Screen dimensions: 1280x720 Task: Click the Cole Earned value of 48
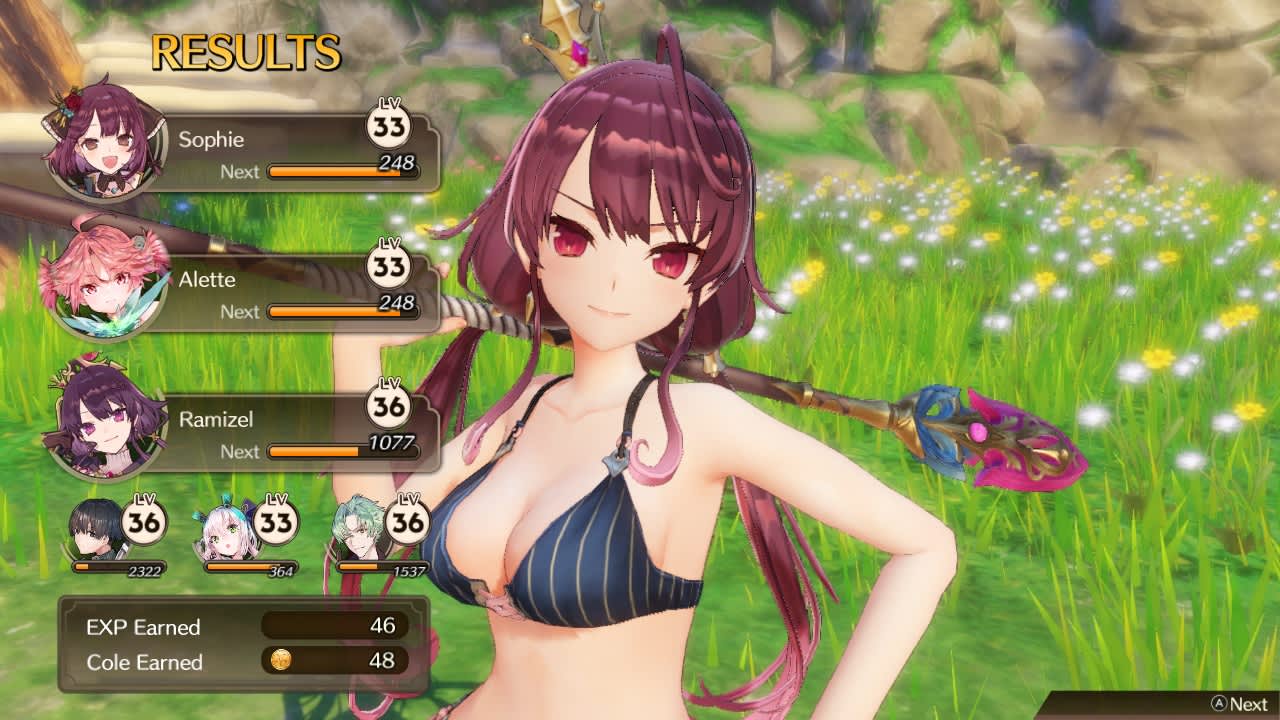click(380, 662)
